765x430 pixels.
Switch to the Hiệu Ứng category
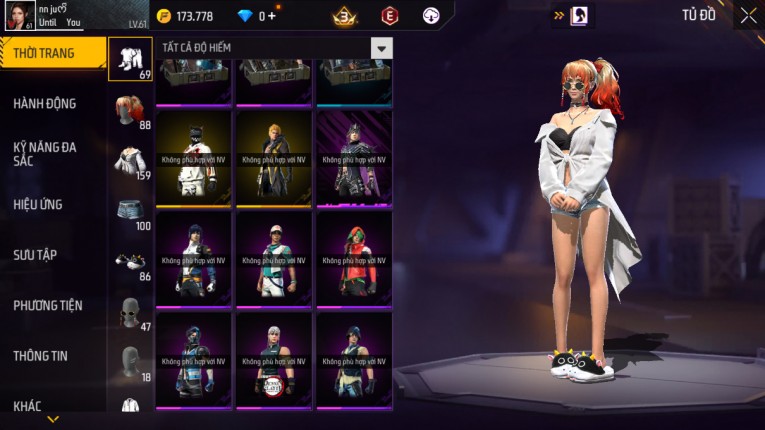pos(40,204)
